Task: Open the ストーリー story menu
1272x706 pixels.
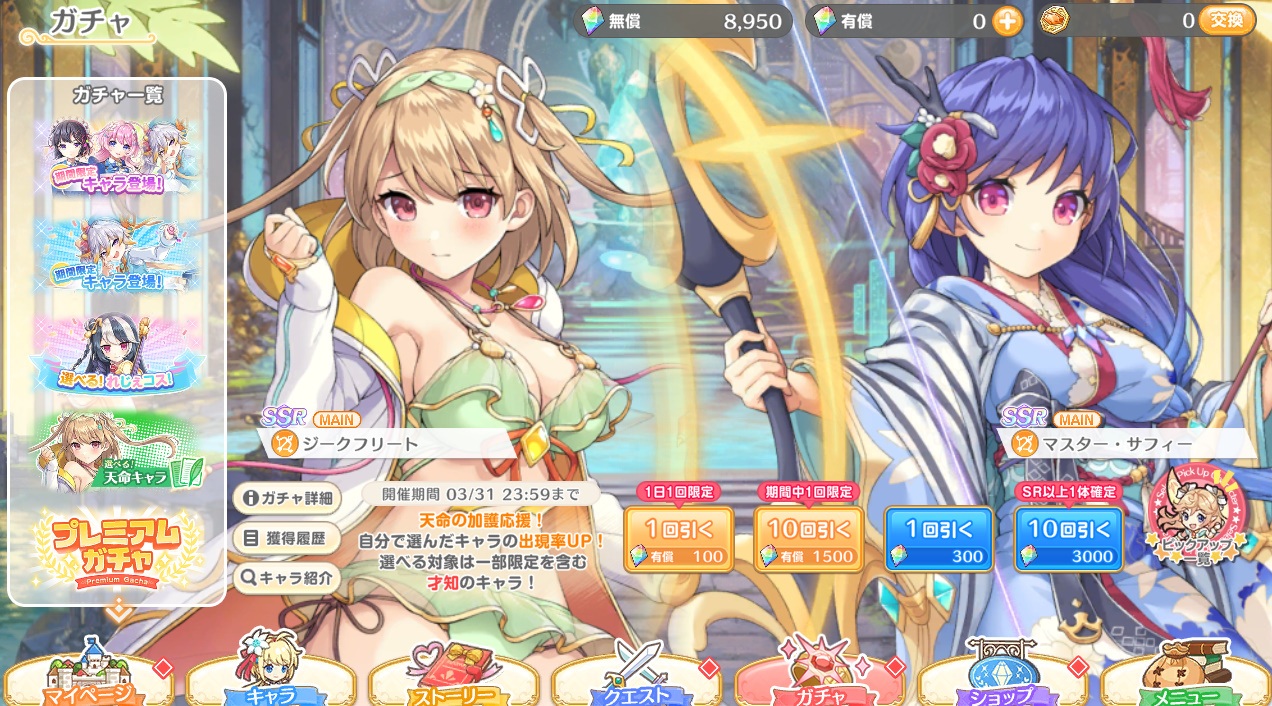Action: (x=453, y=681)
